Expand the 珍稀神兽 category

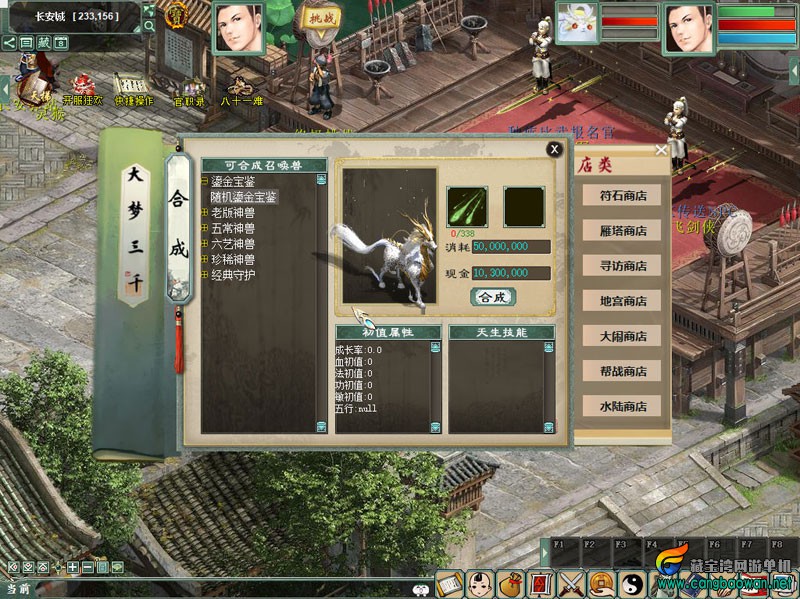coord(205,259)
